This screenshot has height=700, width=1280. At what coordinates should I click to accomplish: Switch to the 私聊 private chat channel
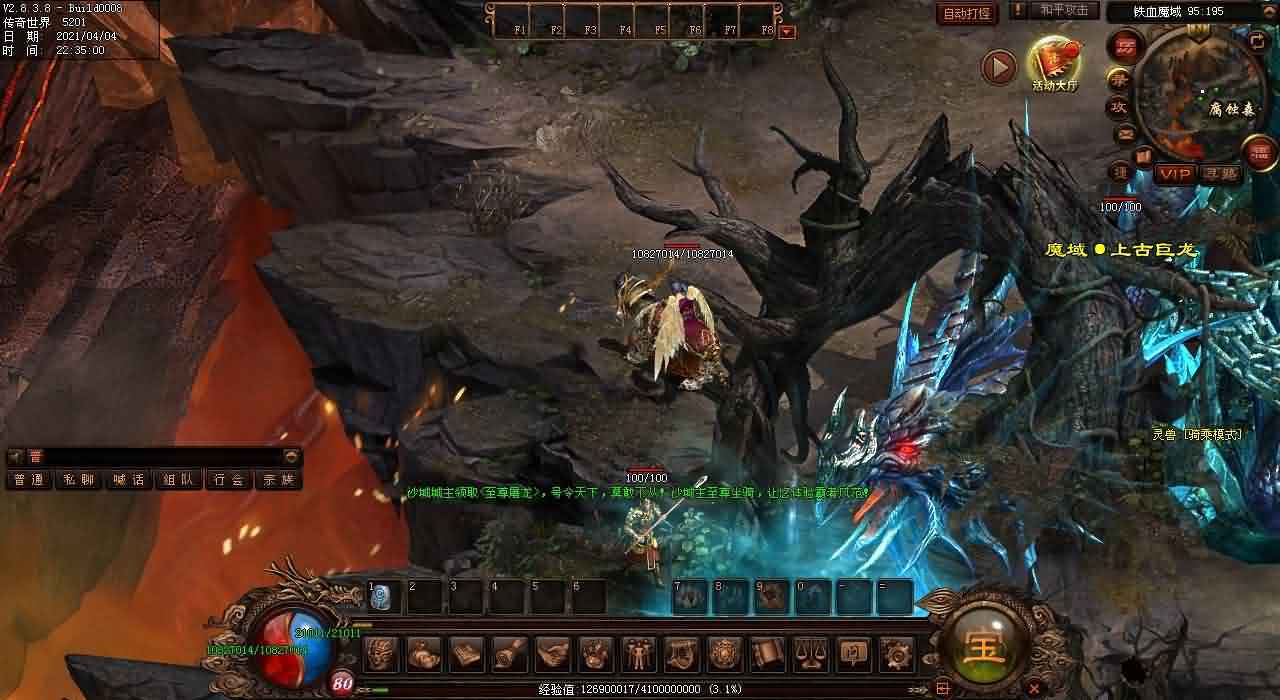[78, 480]
